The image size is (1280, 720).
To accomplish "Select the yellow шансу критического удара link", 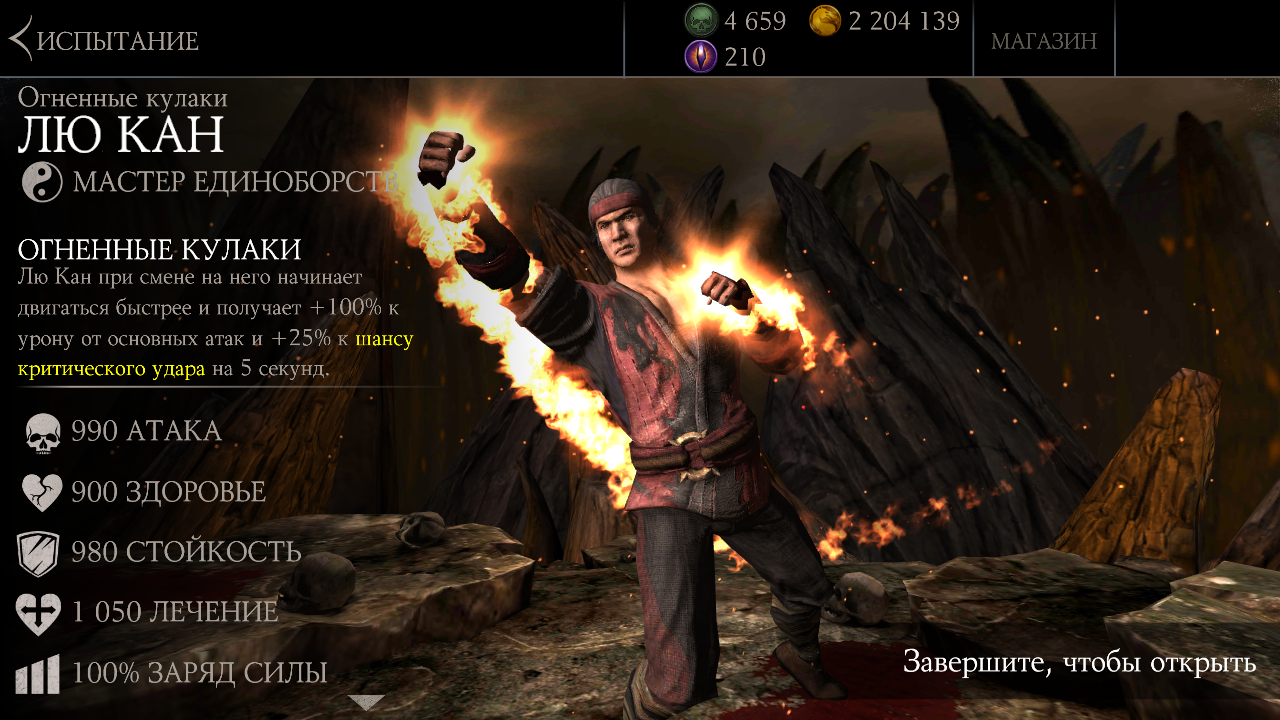I will pyautogui.click(x=111, y=369).
